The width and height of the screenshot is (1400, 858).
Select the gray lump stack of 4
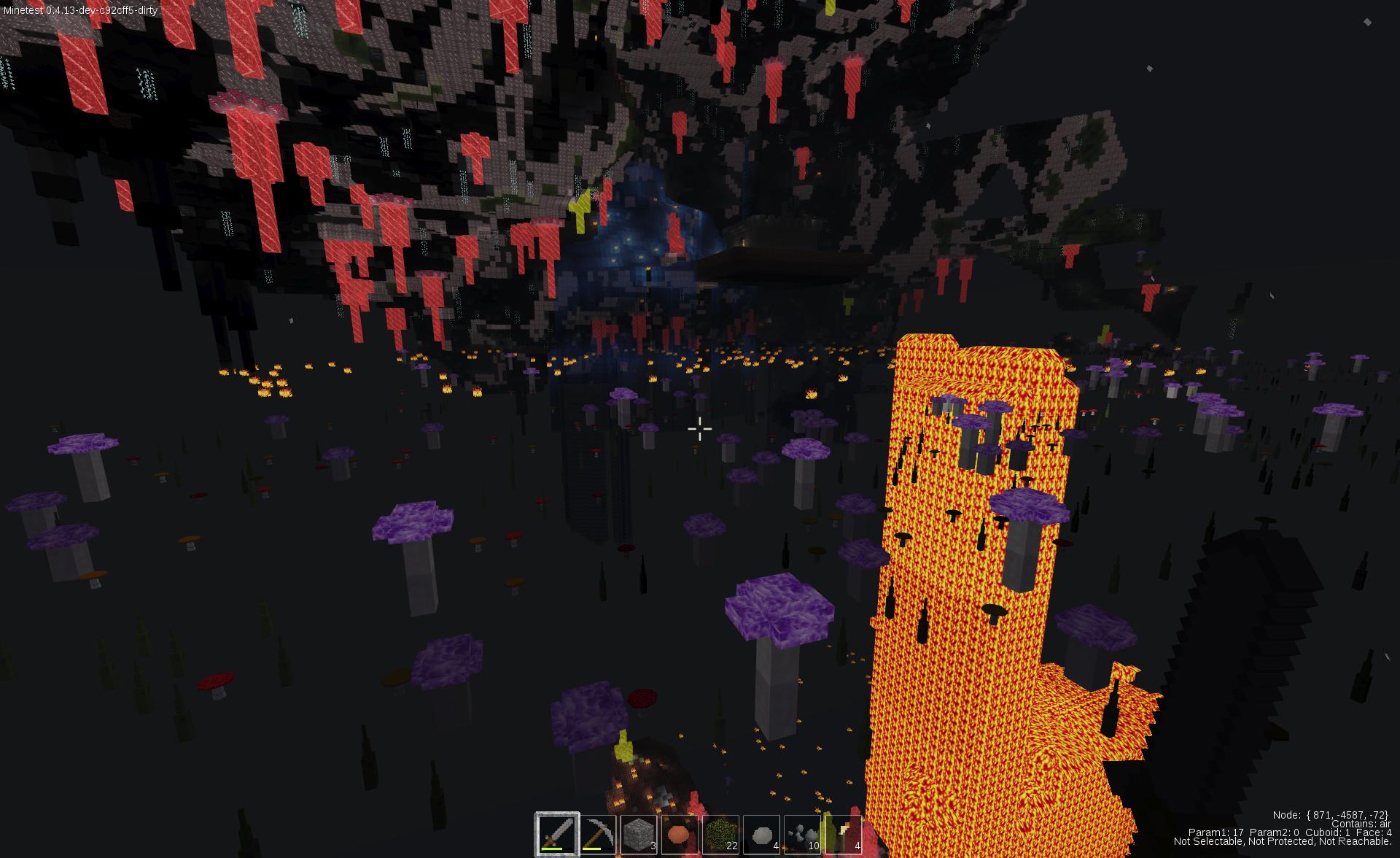(762, 833)
